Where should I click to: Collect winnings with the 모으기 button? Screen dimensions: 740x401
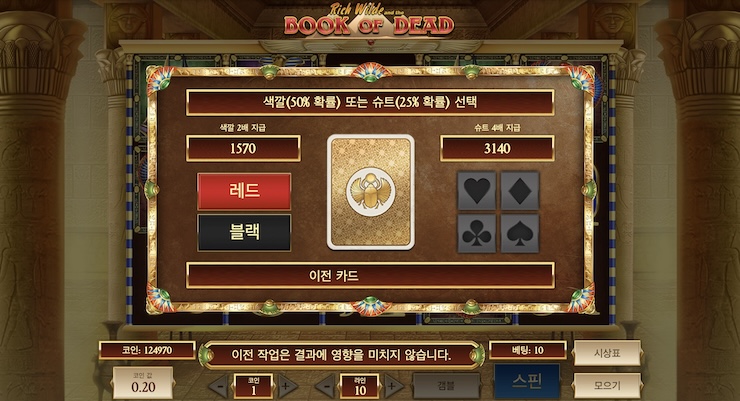point(607,384)
